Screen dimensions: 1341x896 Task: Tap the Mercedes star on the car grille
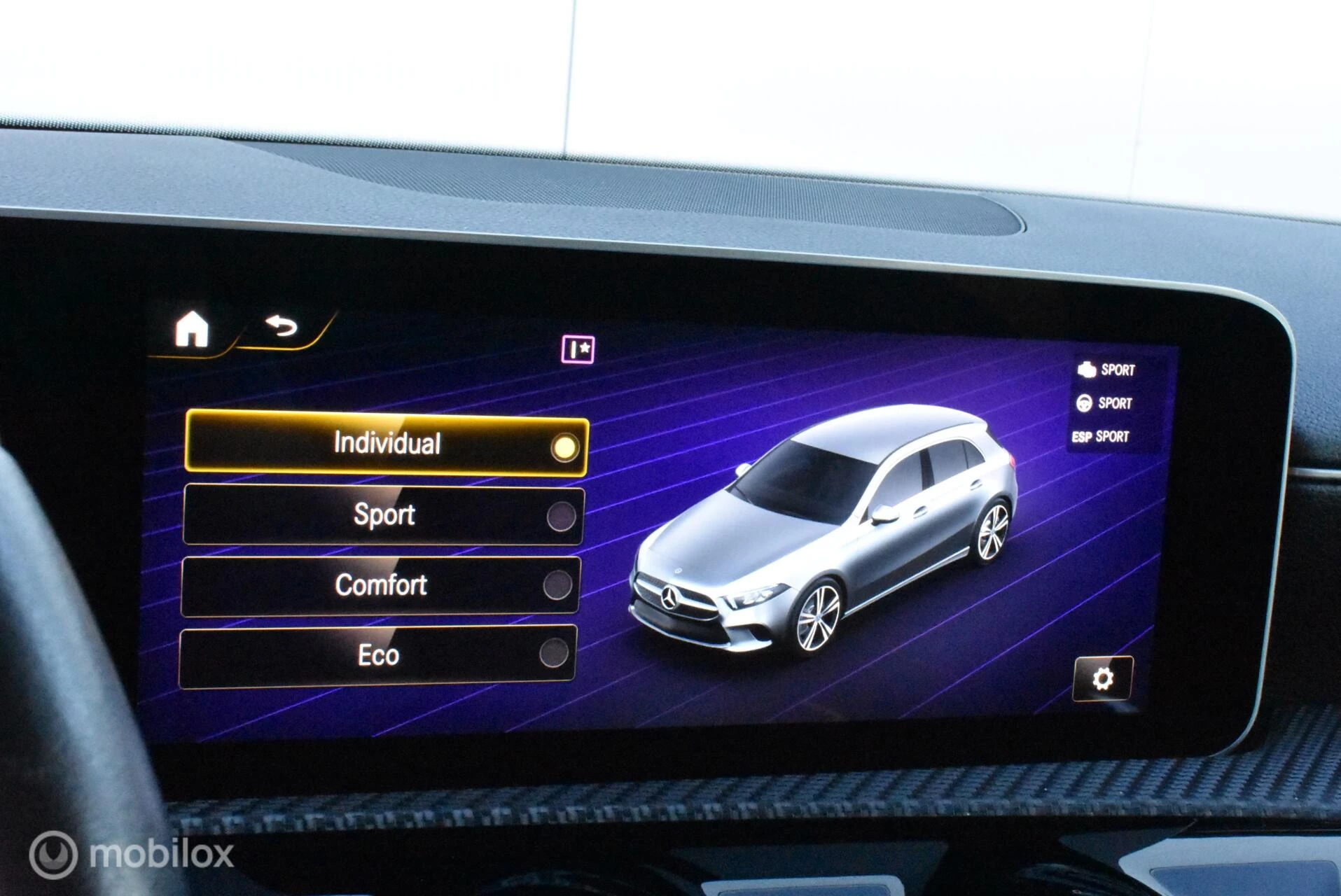670,596
